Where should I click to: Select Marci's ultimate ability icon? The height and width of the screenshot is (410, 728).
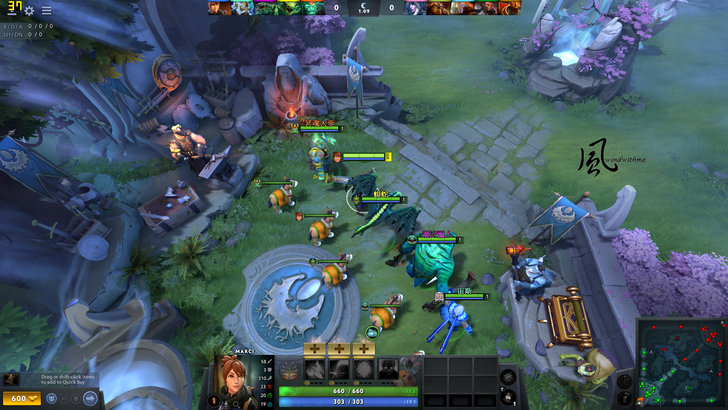coord(388,368)
